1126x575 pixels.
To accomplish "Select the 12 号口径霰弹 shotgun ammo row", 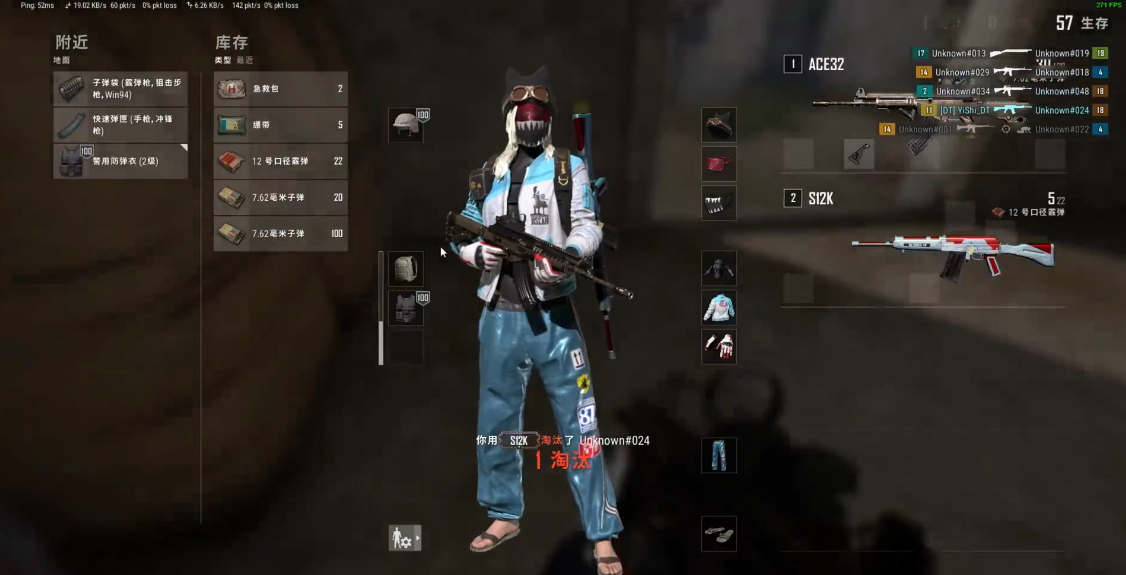I will pos(281,161).
